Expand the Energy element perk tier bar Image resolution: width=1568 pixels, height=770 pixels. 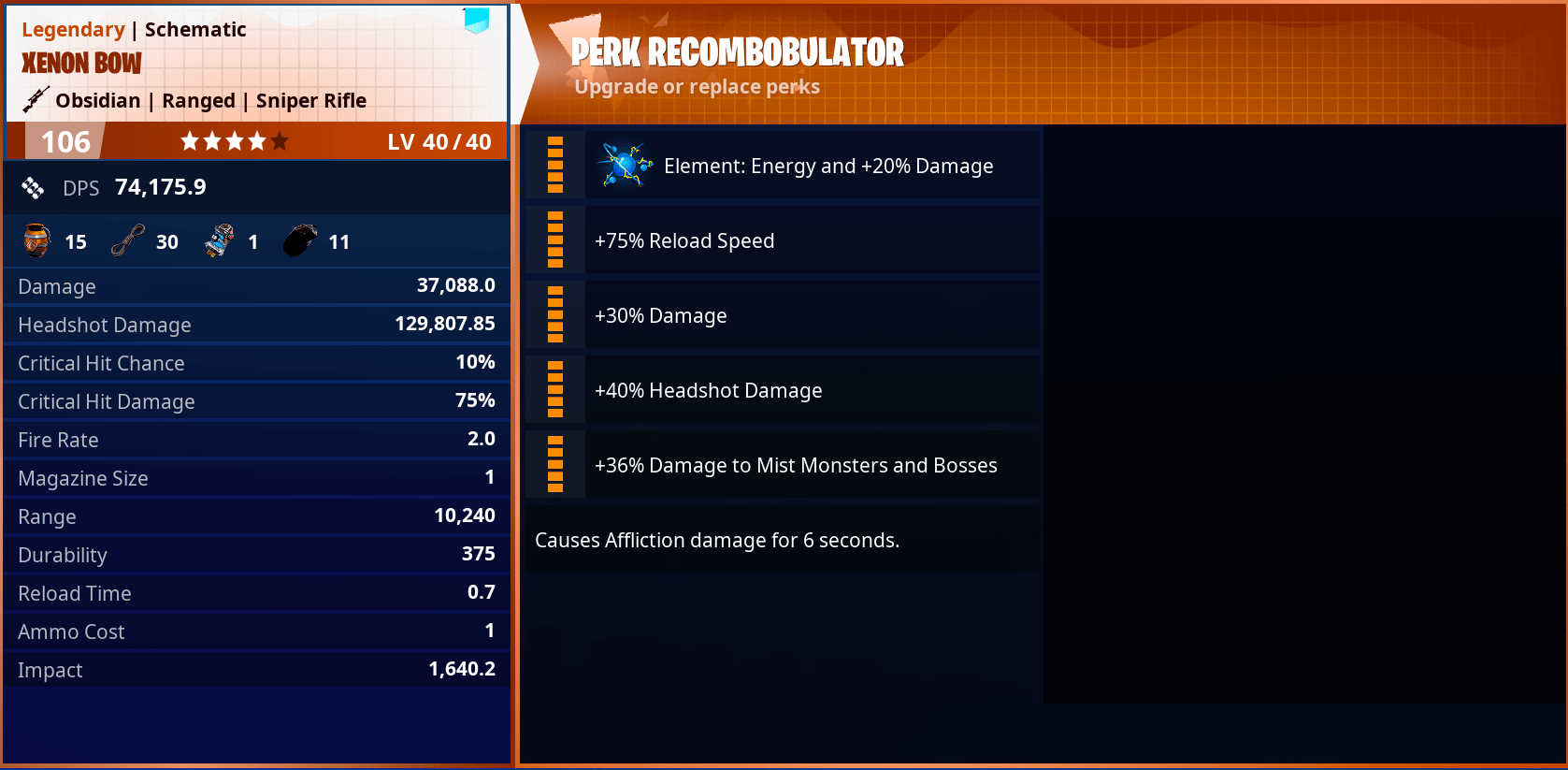554,165
